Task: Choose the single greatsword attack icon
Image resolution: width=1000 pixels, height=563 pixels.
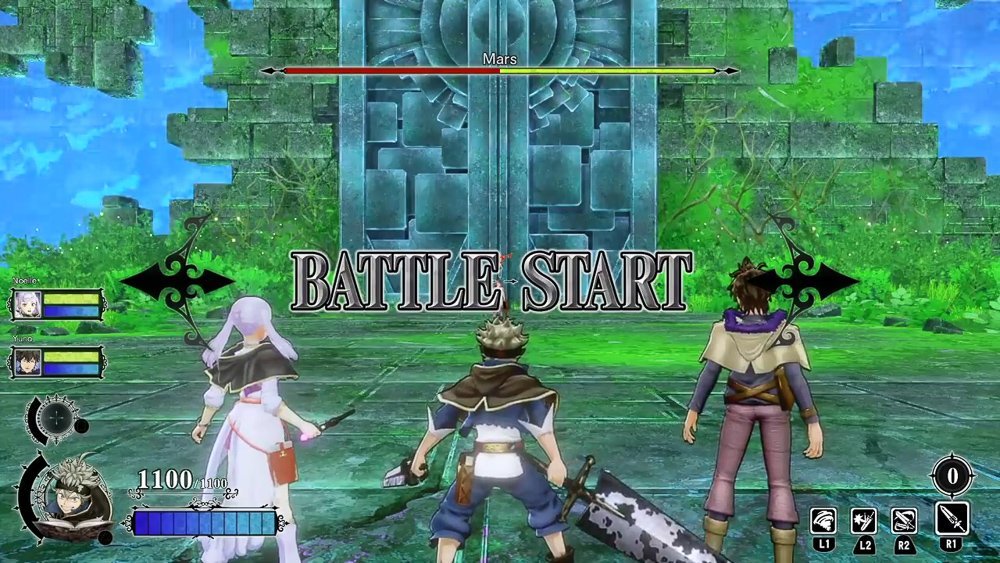Action: (950, 519)
